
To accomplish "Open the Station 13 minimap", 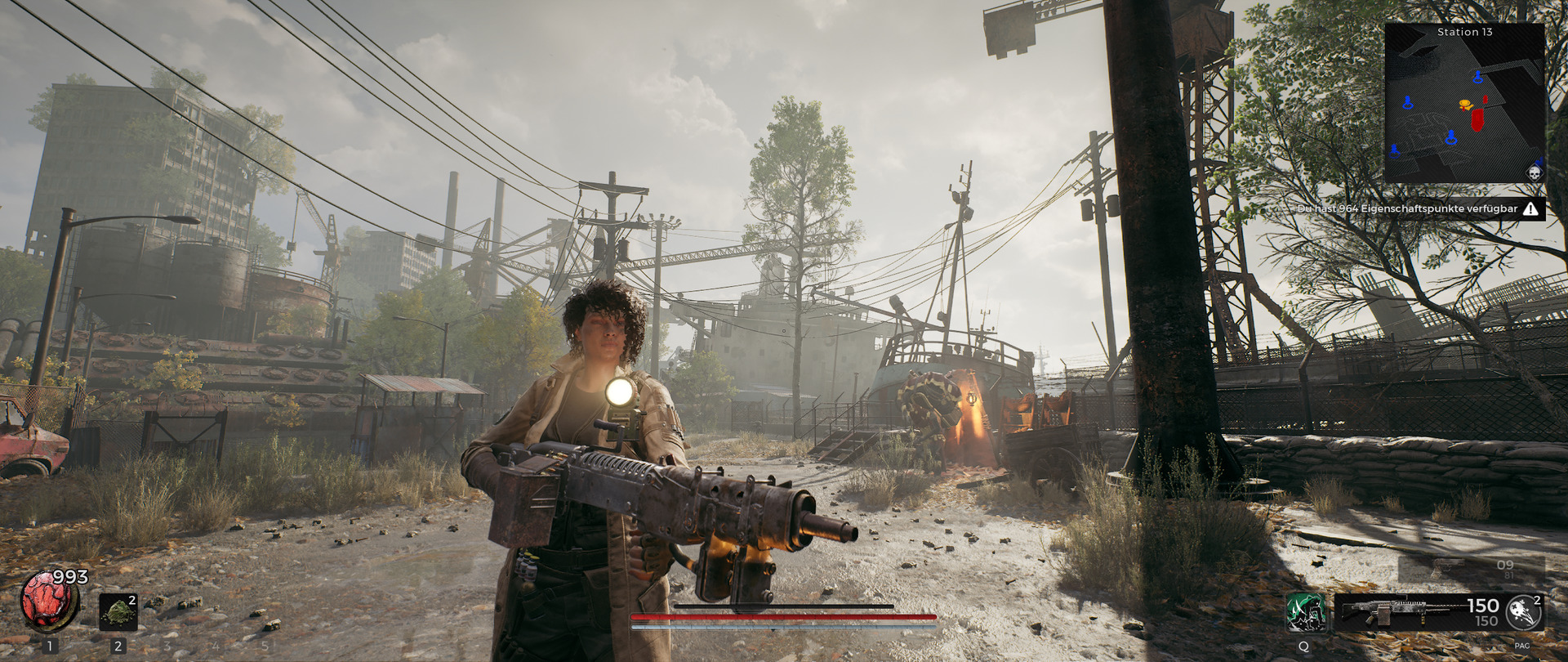I will tap(1463, 103).
